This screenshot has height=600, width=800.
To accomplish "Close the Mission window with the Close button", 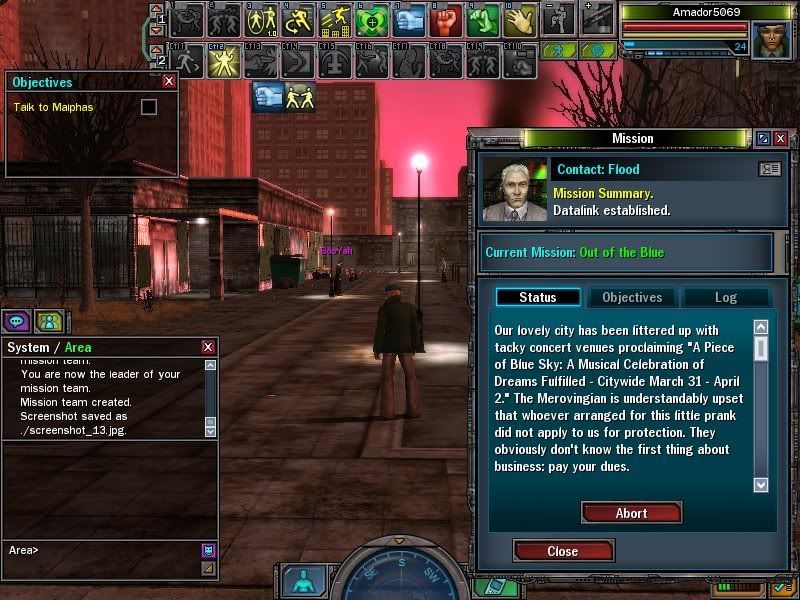I will pos(562,551).
